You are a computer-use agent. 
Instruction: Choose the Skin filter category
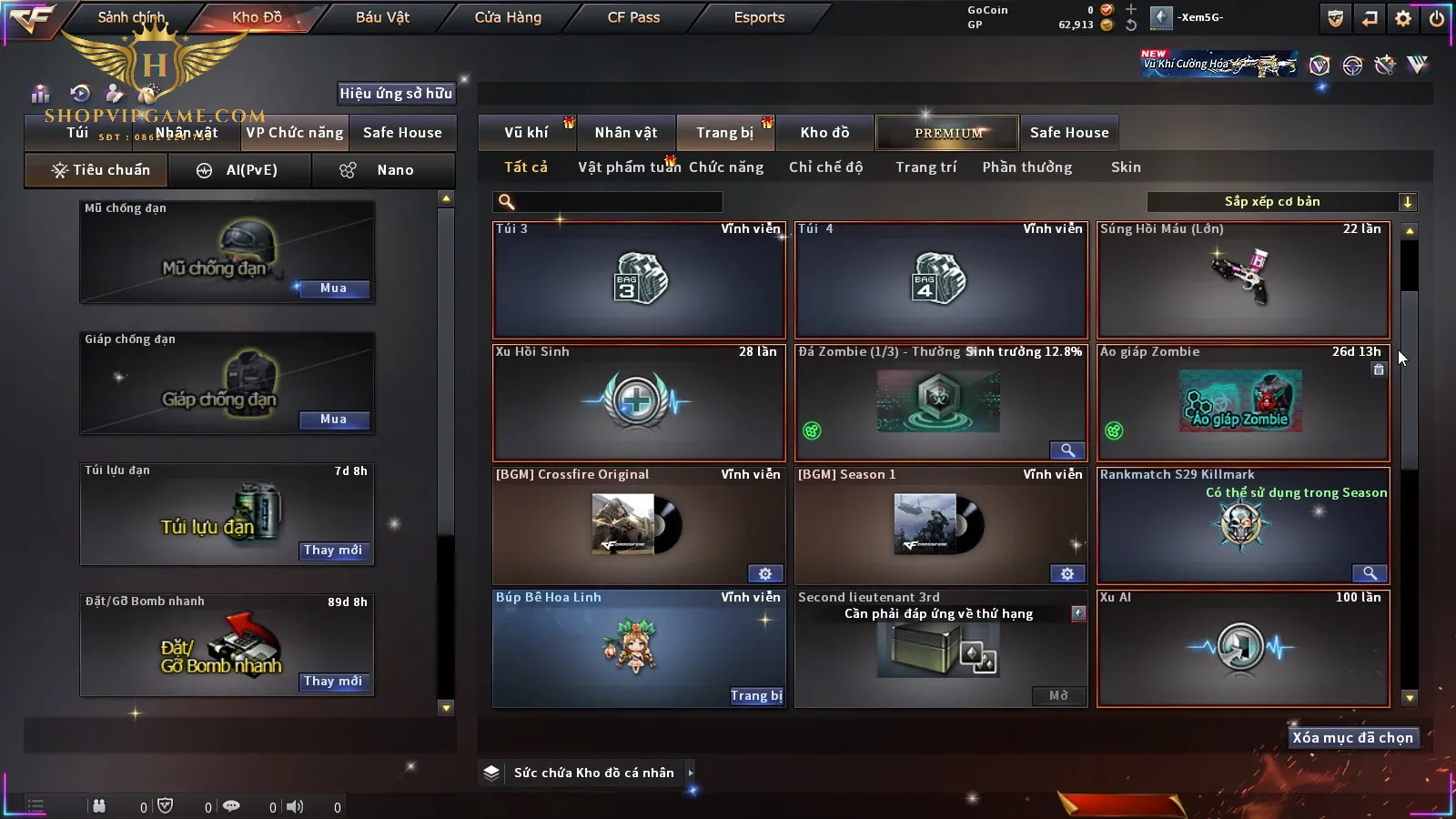click(x=1126, y=167)
